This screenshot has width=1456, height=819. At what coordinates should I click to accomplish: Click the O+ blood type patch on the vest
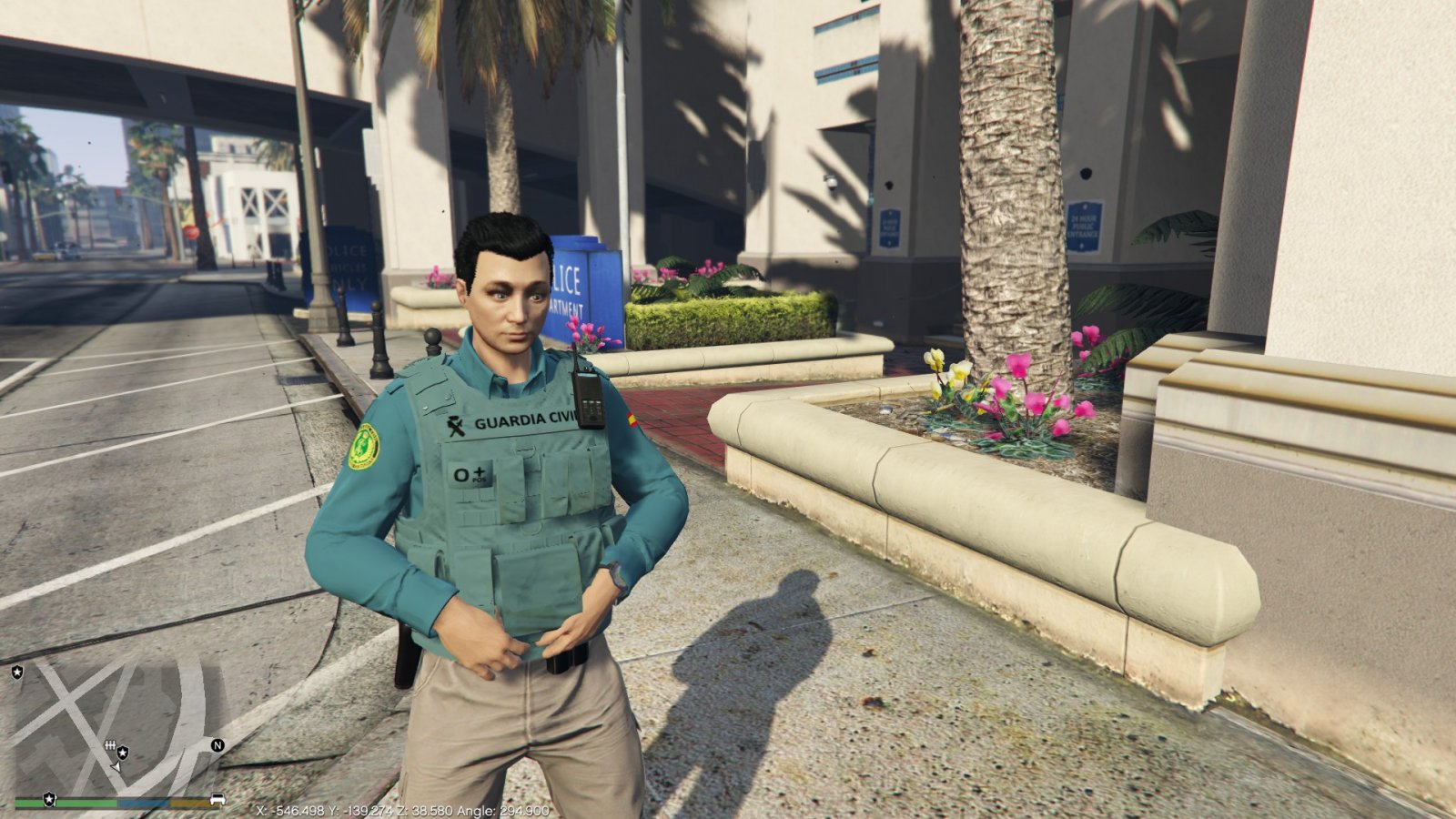[x=470, y=474]
